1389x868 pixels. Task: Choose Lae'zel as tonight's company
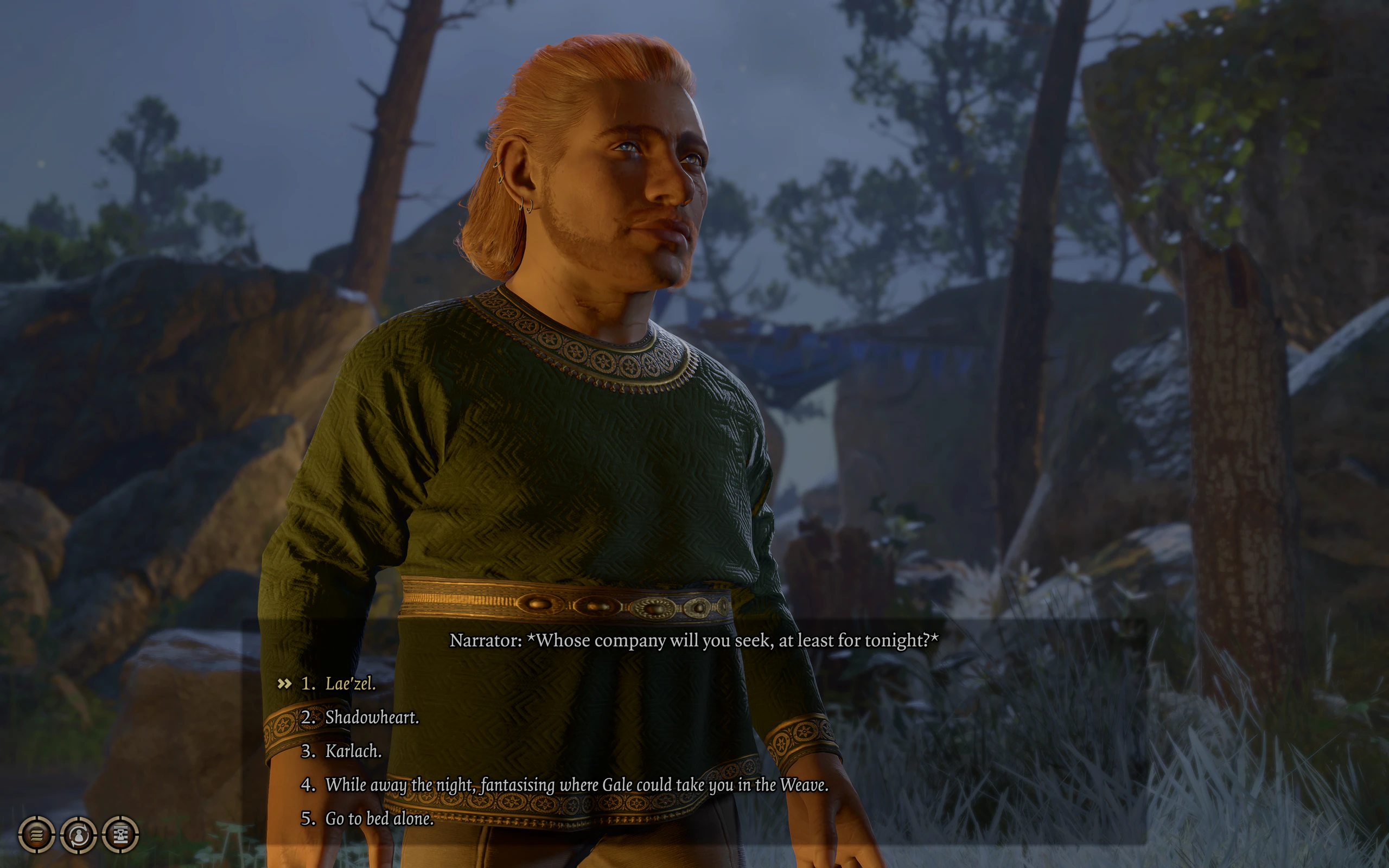click(350, 683)
